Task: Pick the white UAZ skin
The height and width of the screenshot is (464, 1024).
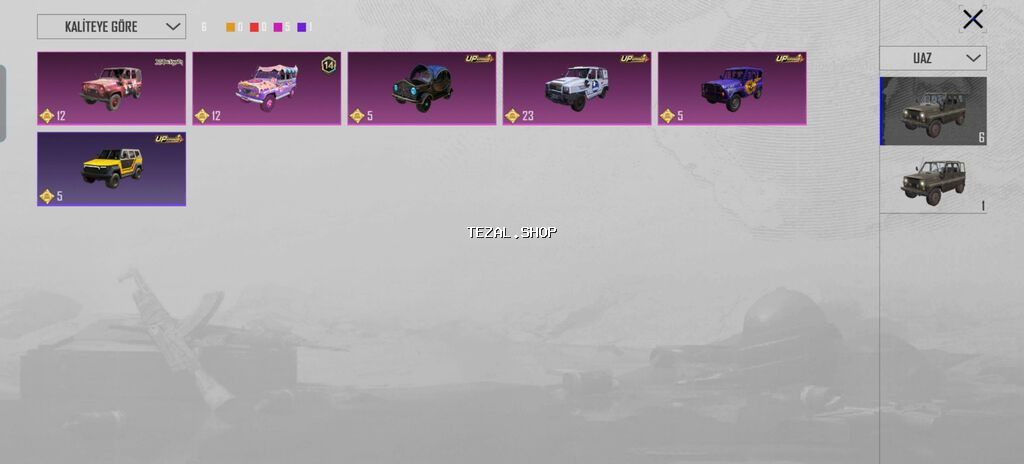Action: click(576, 88)
